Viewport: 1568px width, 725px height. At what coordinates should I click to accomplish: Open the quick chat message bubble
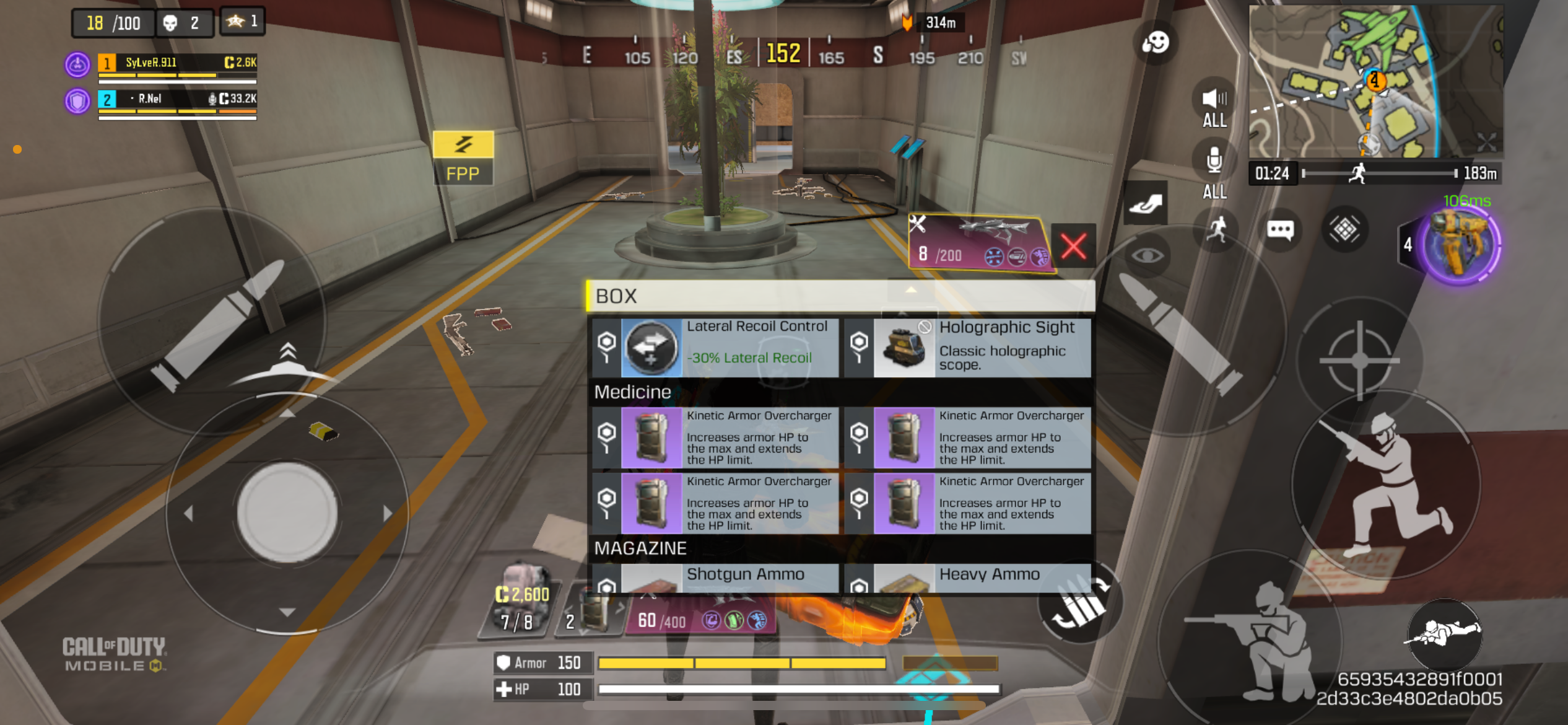(1280, 231)
